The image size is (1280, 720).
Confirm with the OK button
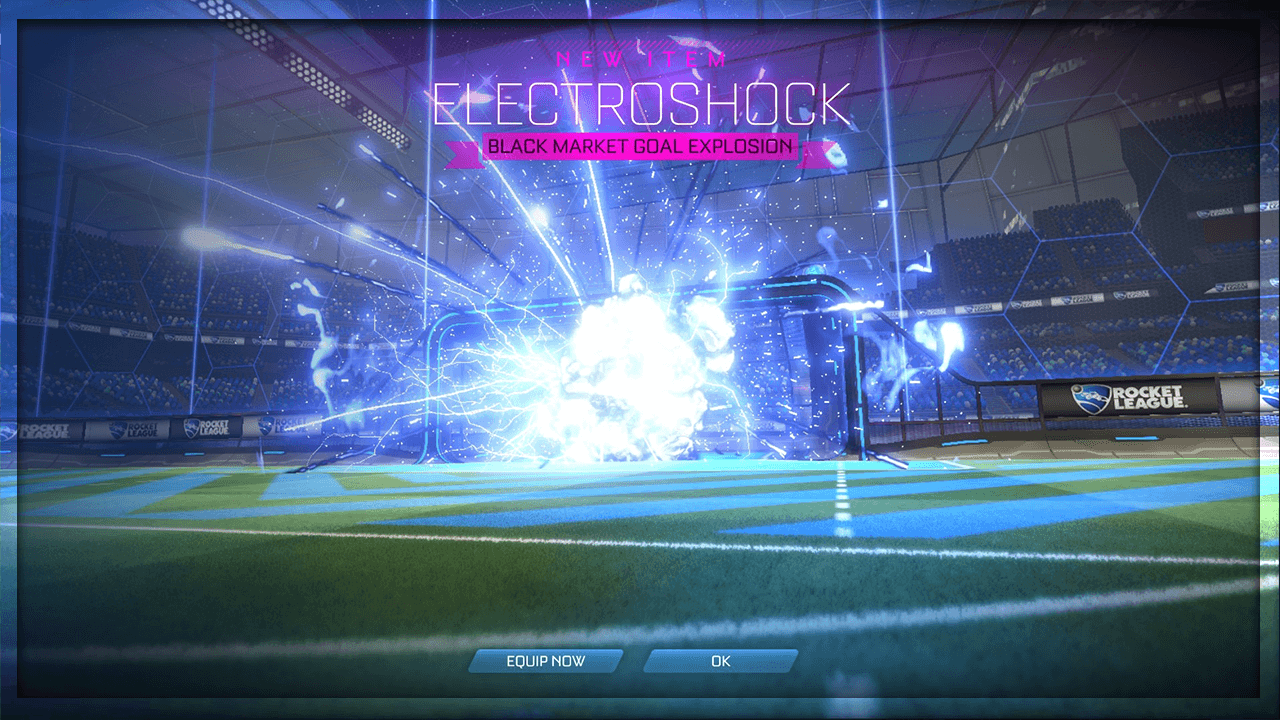pyautogui.click(x=720, y=661)
